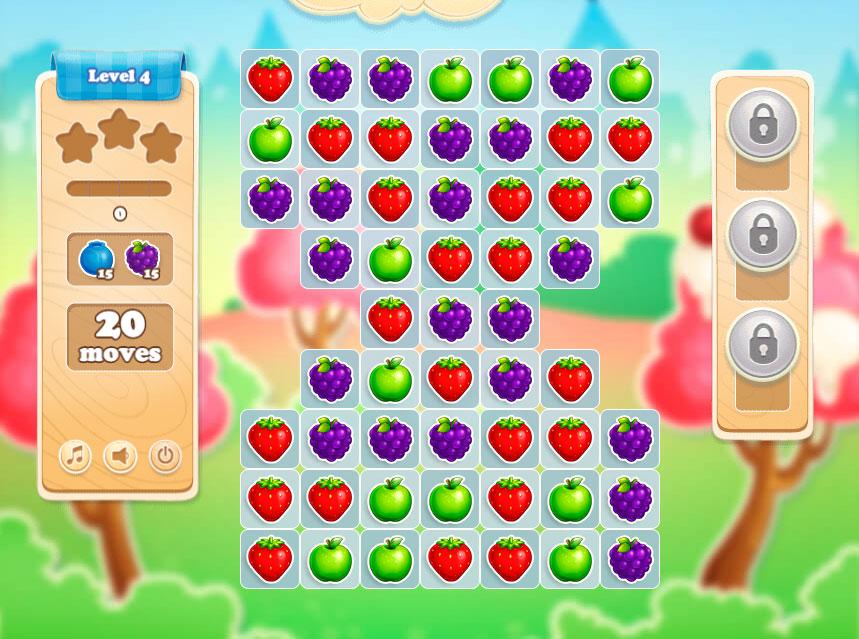This screenshot has width=859, height=639.
Task: Pick the only strawberry in the top row
Action: click(x=270, y=79)
